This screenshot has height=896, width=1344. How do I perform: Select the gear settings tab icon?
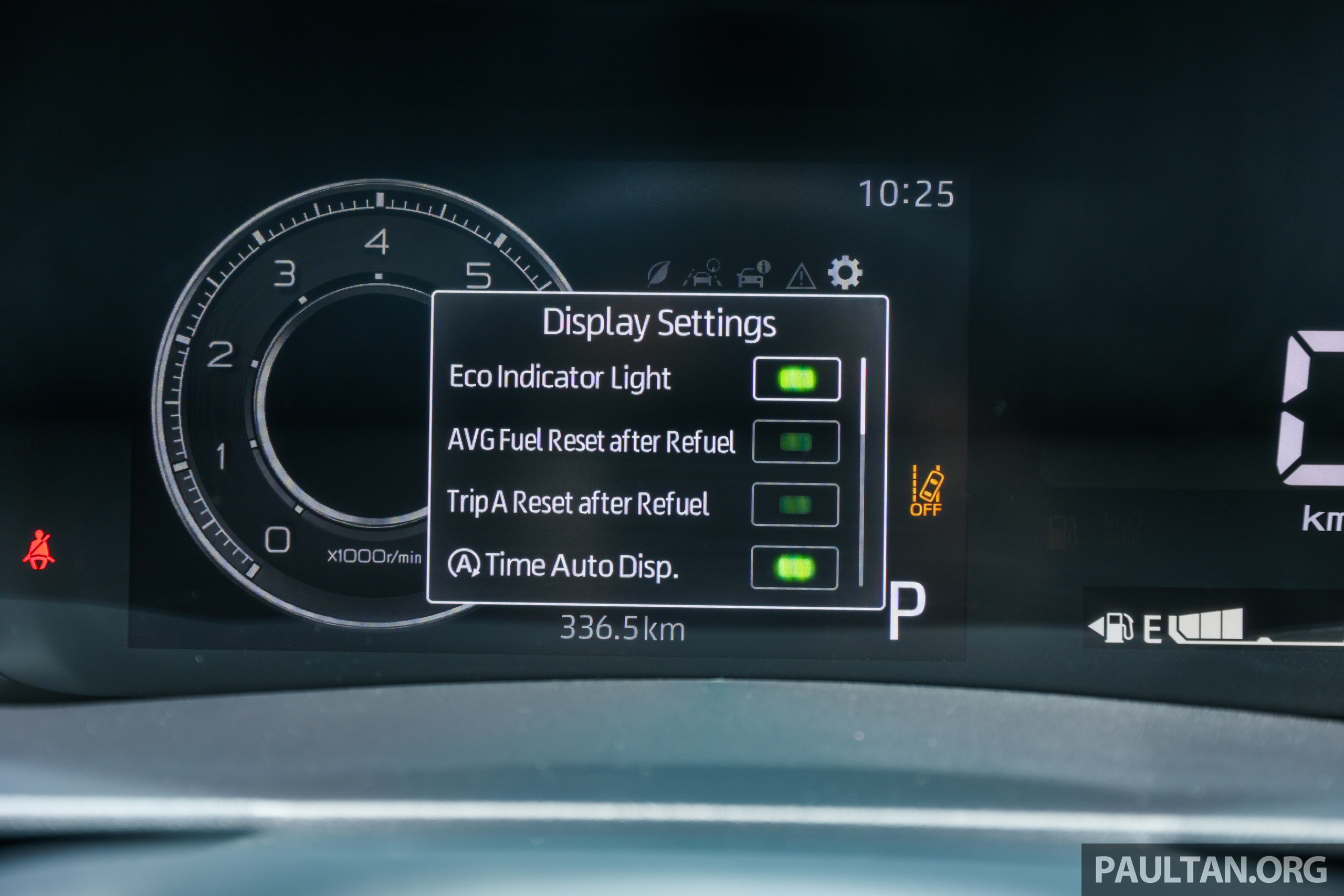point(845,272)
